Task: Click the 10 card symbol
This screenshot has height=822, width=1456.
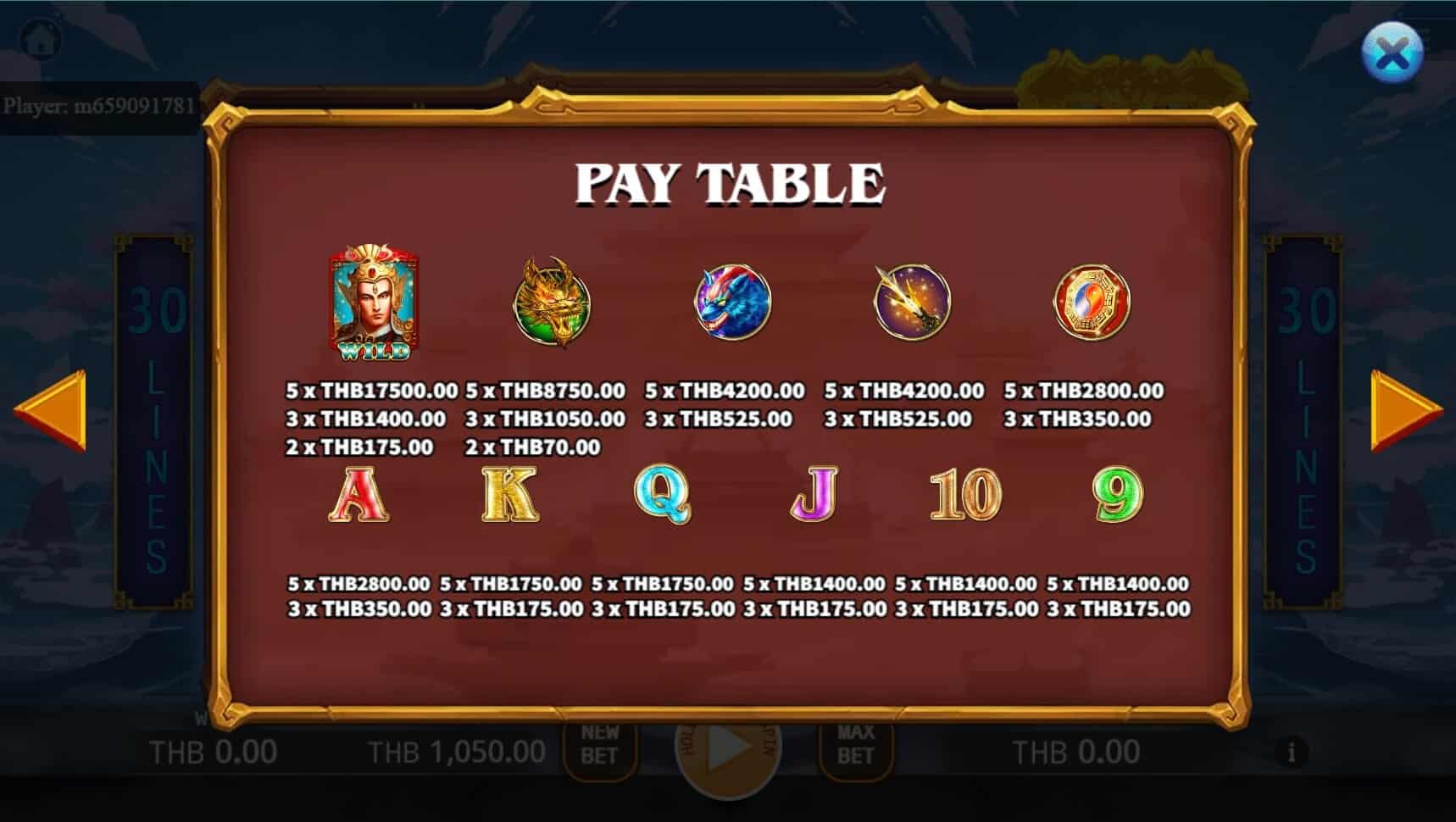Action: 964,495
